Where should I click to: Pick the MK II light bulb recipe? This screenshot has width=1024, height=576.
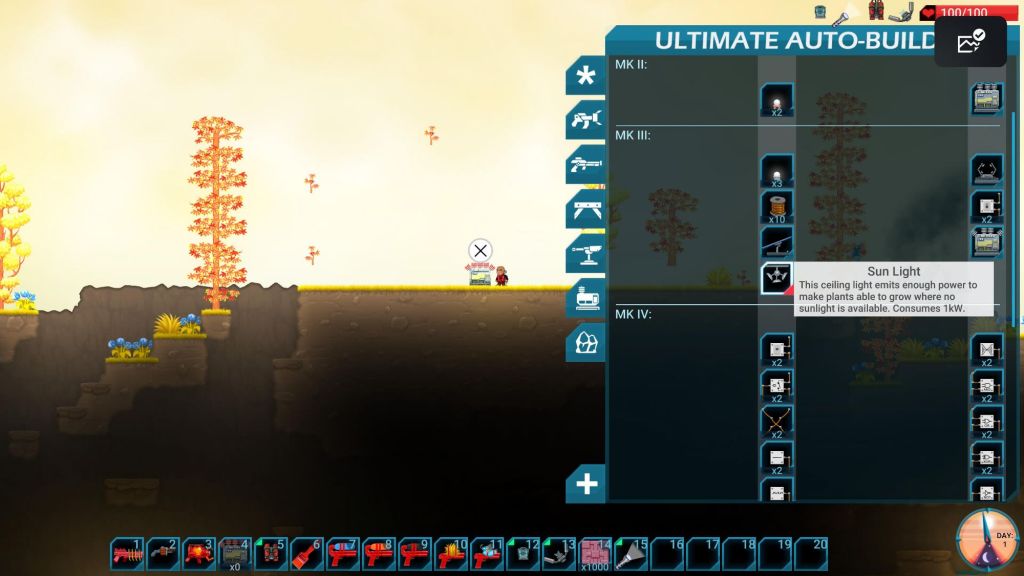[777, 100]
